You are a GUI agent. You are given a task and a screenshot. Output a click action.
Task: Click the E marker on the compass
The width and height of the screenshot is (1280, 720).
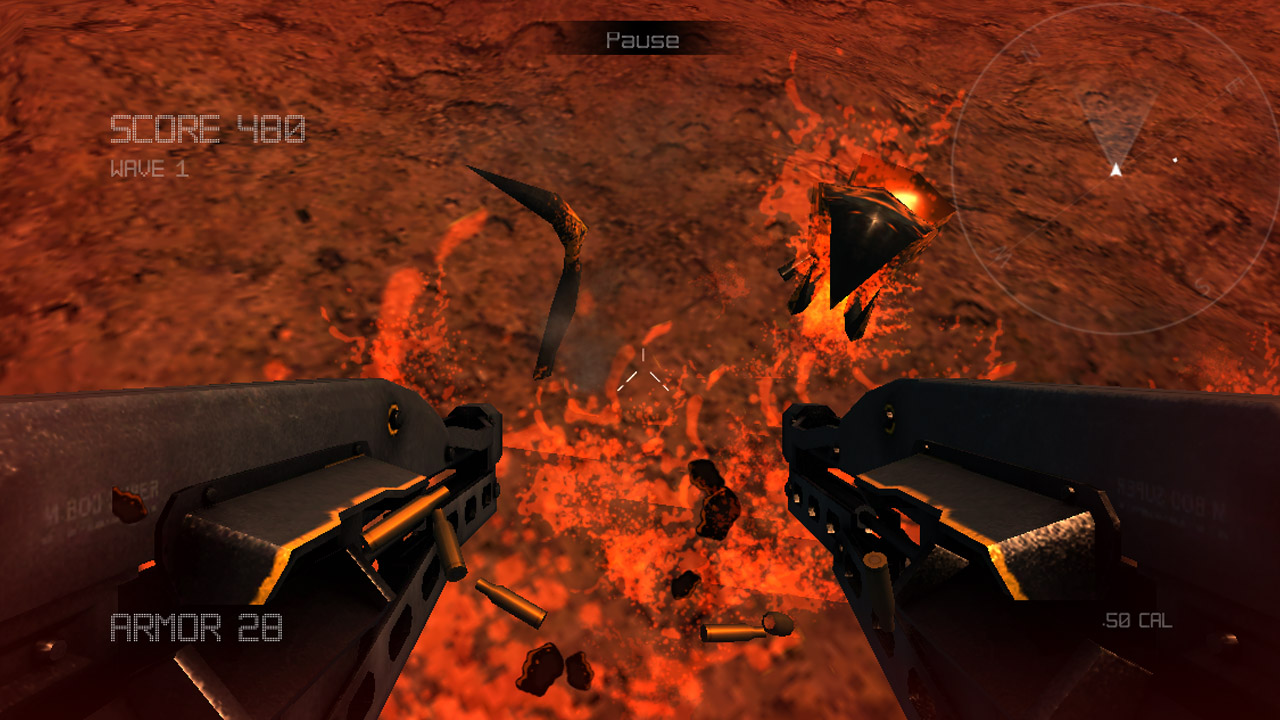click(x=1234, y=84)
